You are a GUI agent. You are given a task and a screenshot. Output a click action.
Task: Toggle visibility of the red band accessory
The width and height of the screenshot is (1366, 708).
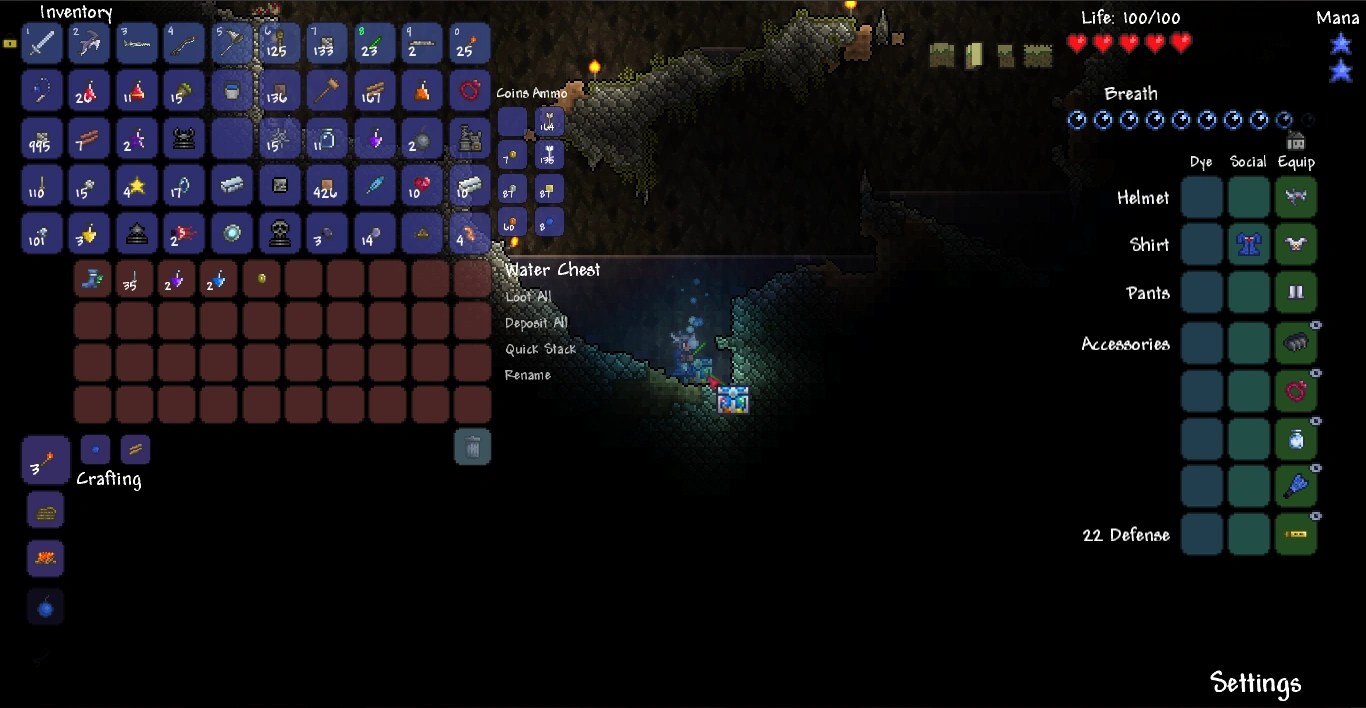click(1316, 373)
